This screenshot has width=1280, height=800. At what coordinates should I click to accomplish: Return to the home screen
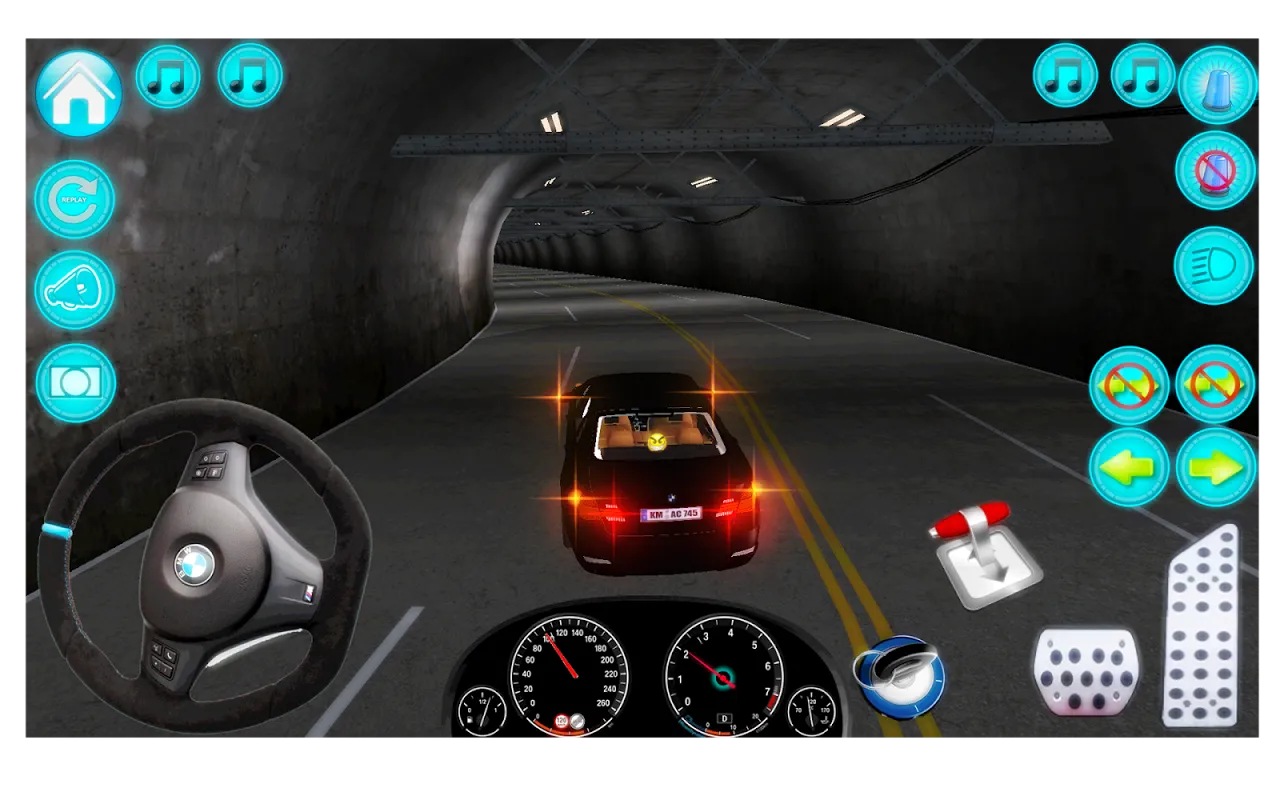tap(78, 94)
